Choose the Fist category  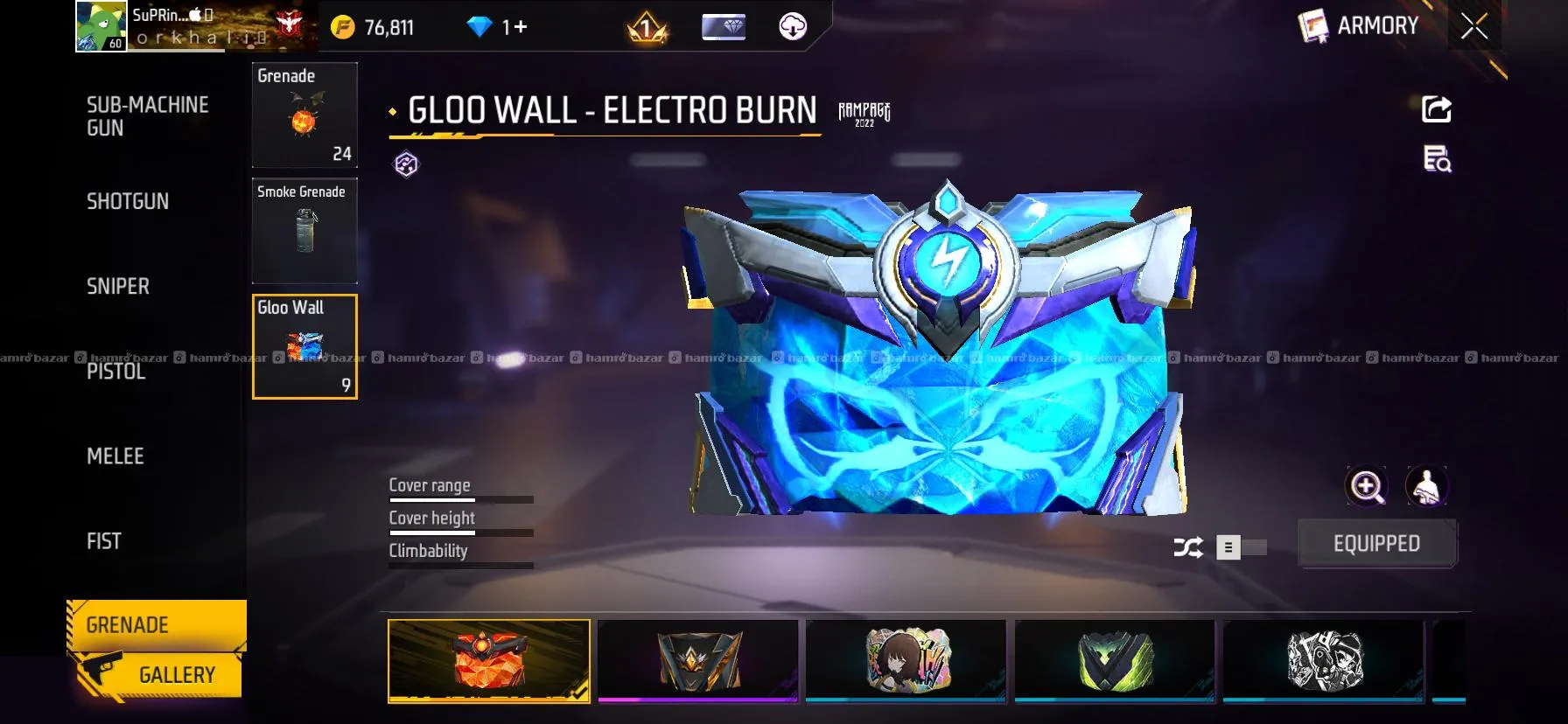104,541
